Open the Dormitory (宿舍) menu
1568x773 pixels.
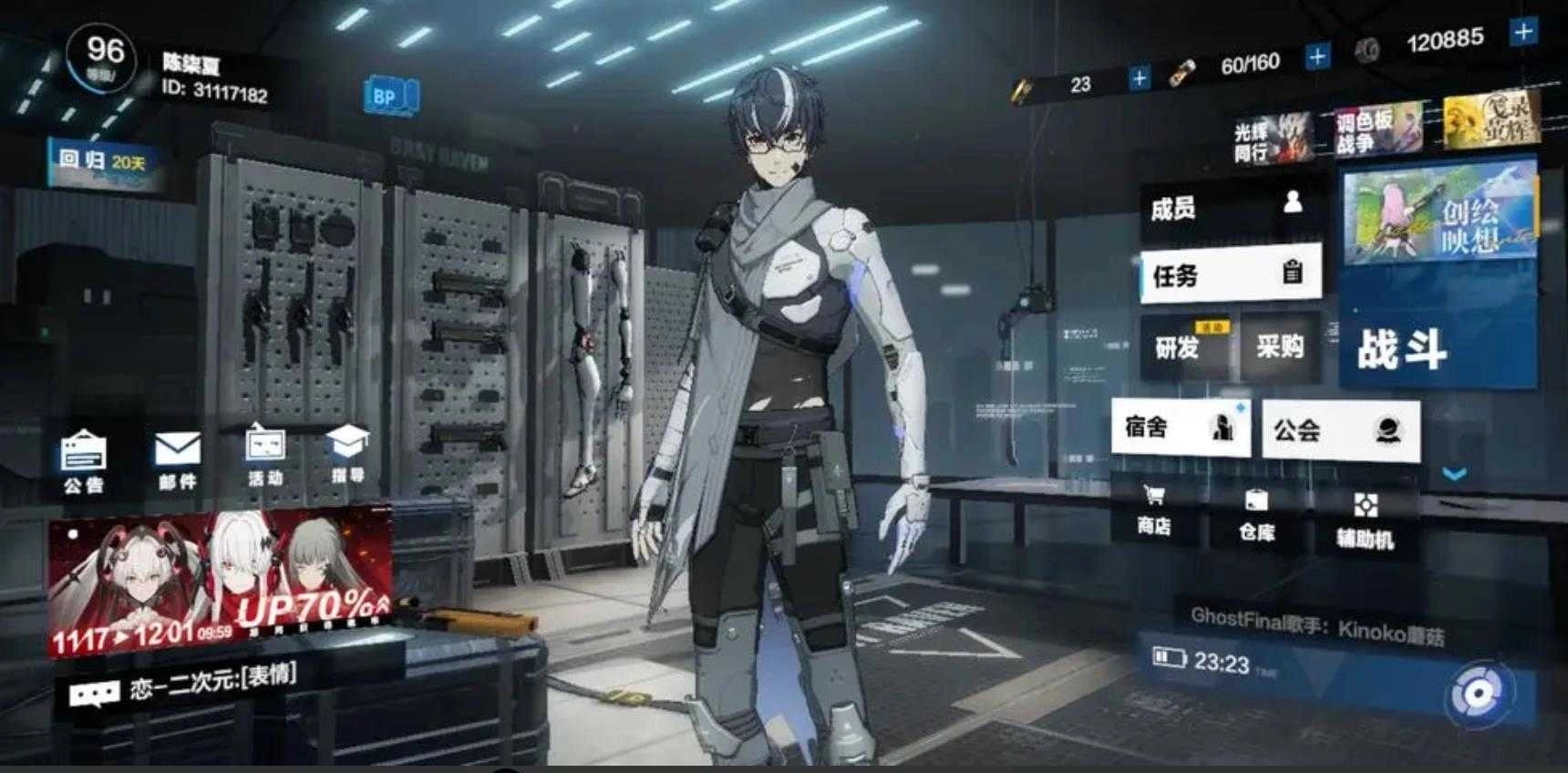pyautogui.click(x=1181, y=428)
